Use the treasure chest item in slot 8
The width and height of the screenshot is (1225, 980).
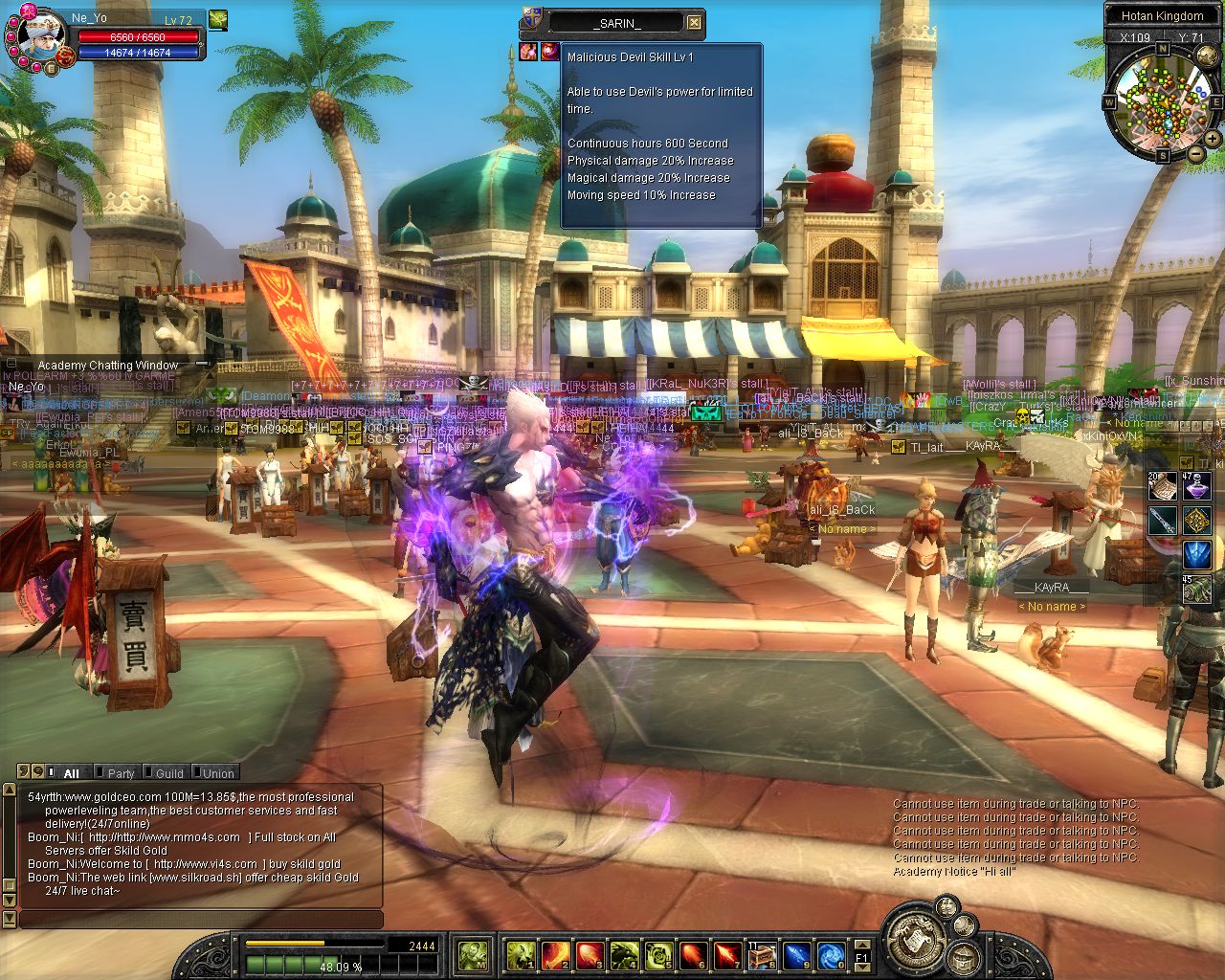click(x=762, y=955)
